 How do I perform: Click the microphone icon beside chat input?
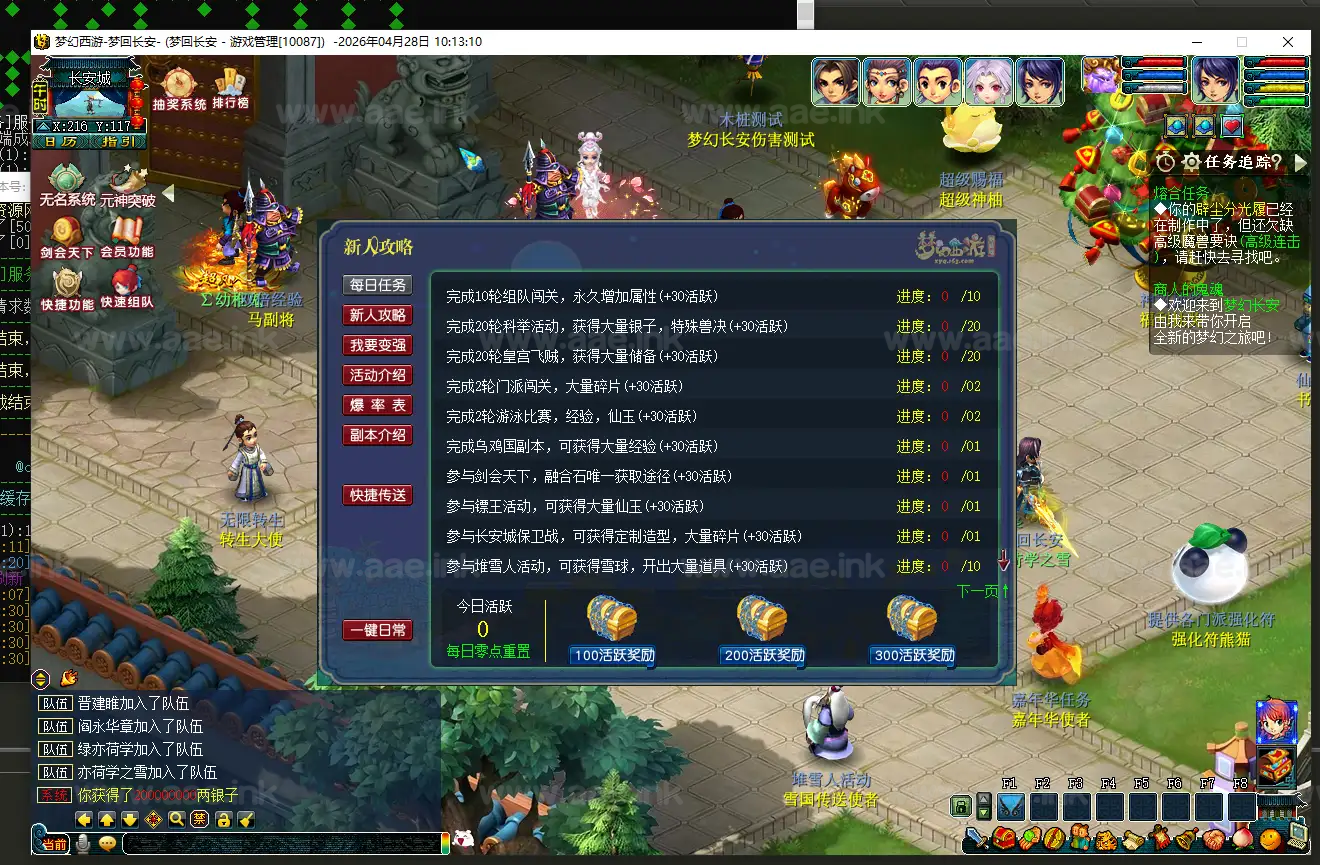[83, 843]
